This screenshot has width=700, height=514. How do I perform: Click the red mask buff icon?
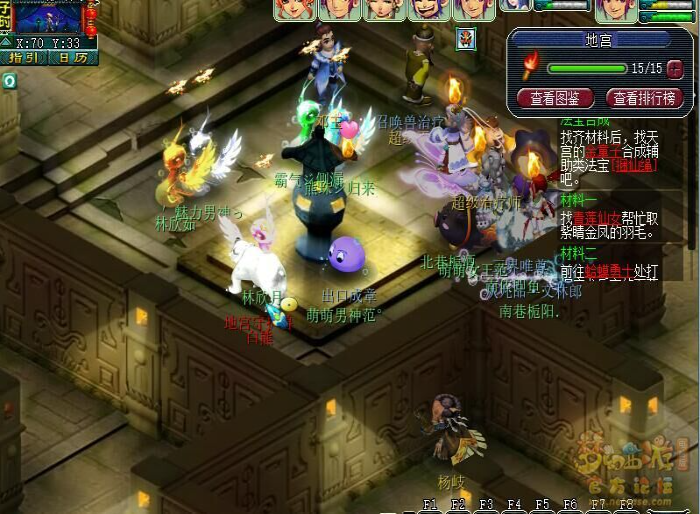466,38
